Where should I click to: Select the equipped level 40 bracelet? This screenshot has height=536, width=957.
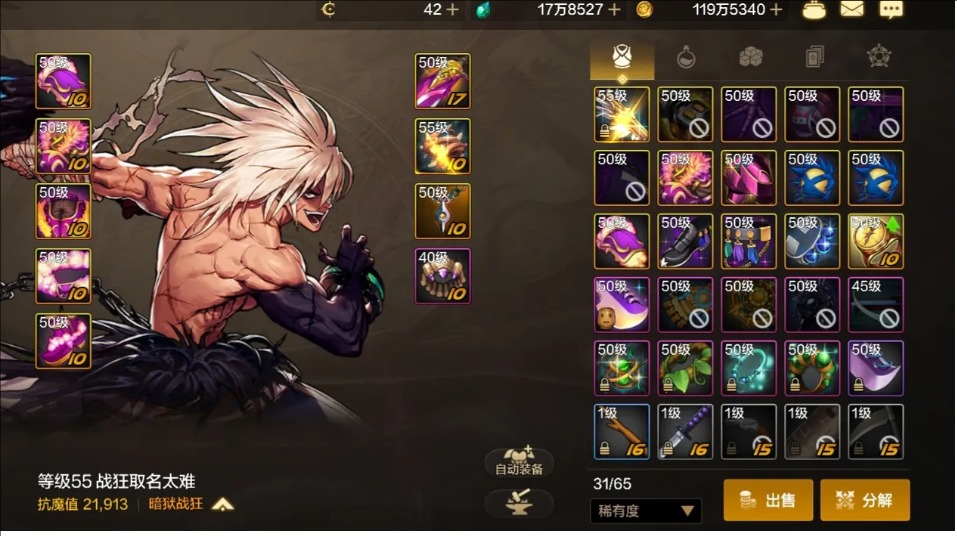[443, 277]
